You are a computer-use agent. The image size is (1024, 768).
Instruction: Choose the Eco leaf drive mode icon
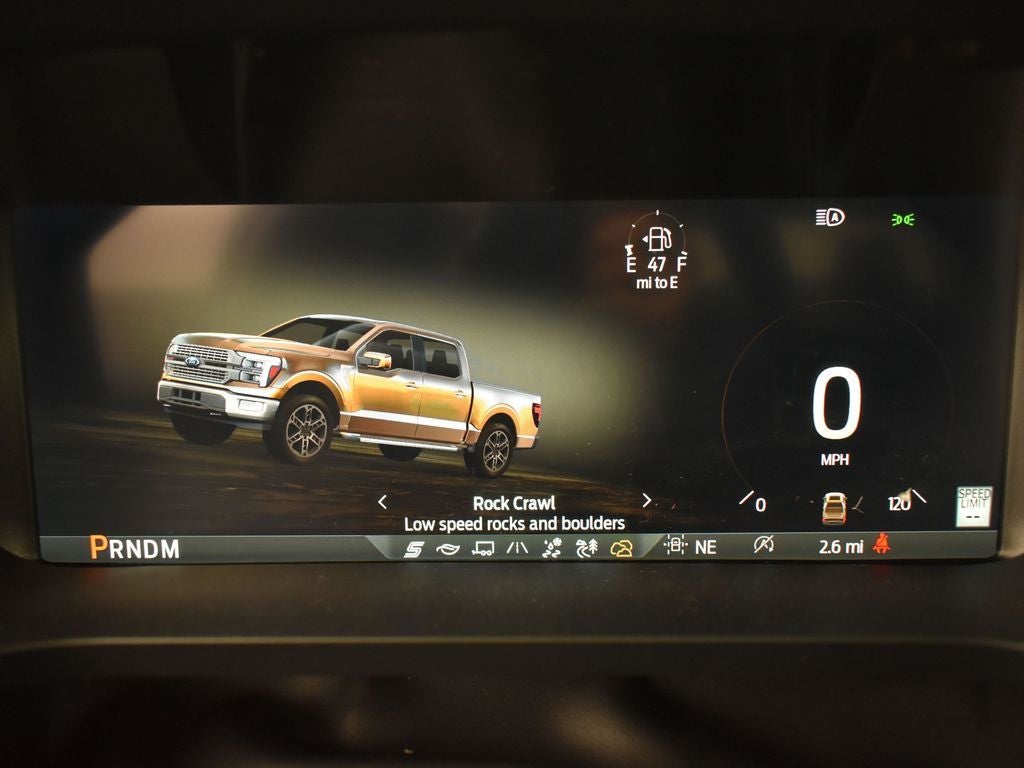click(x=447, y=548)
